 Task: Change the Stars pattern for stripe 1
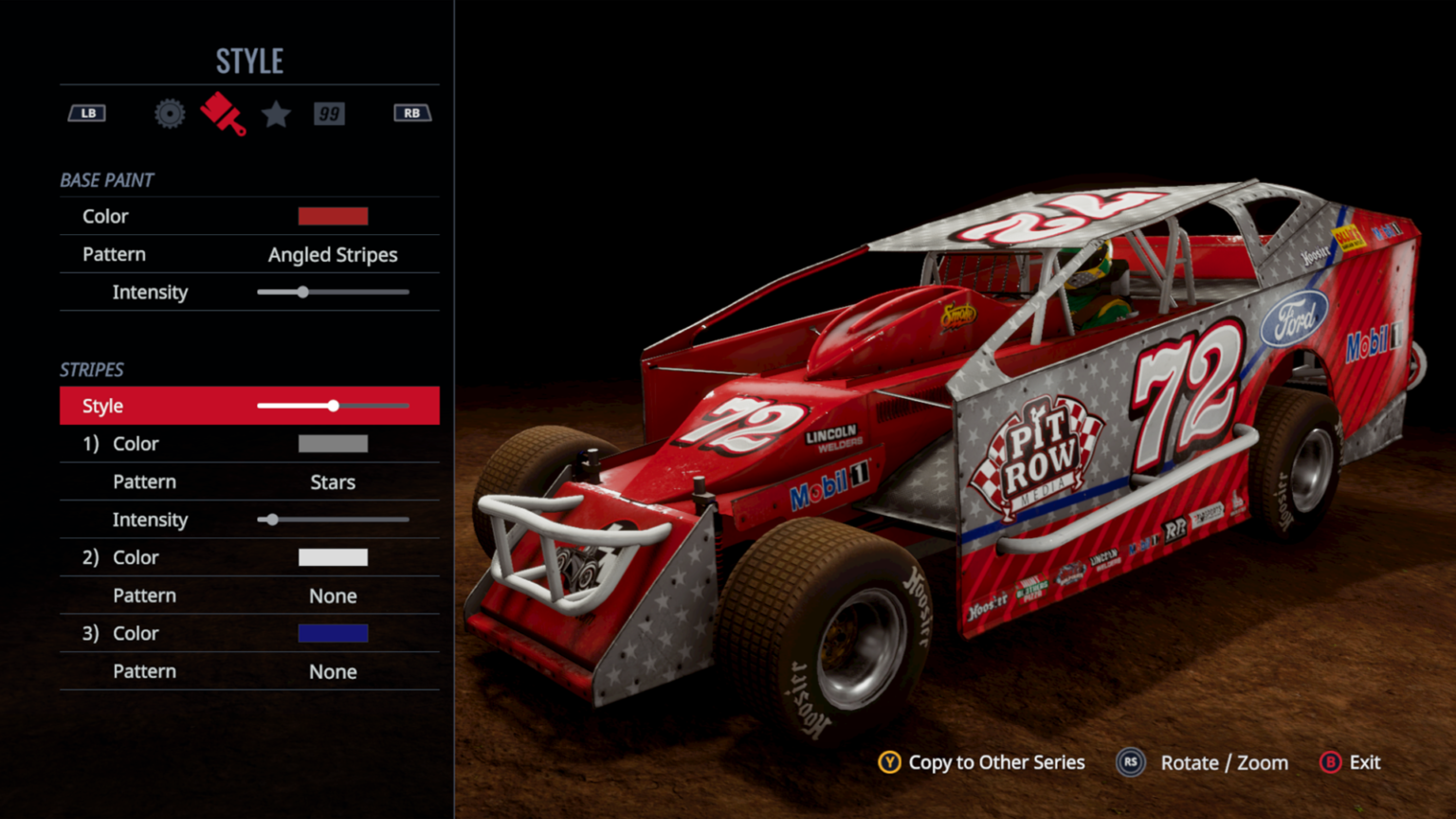333,482
